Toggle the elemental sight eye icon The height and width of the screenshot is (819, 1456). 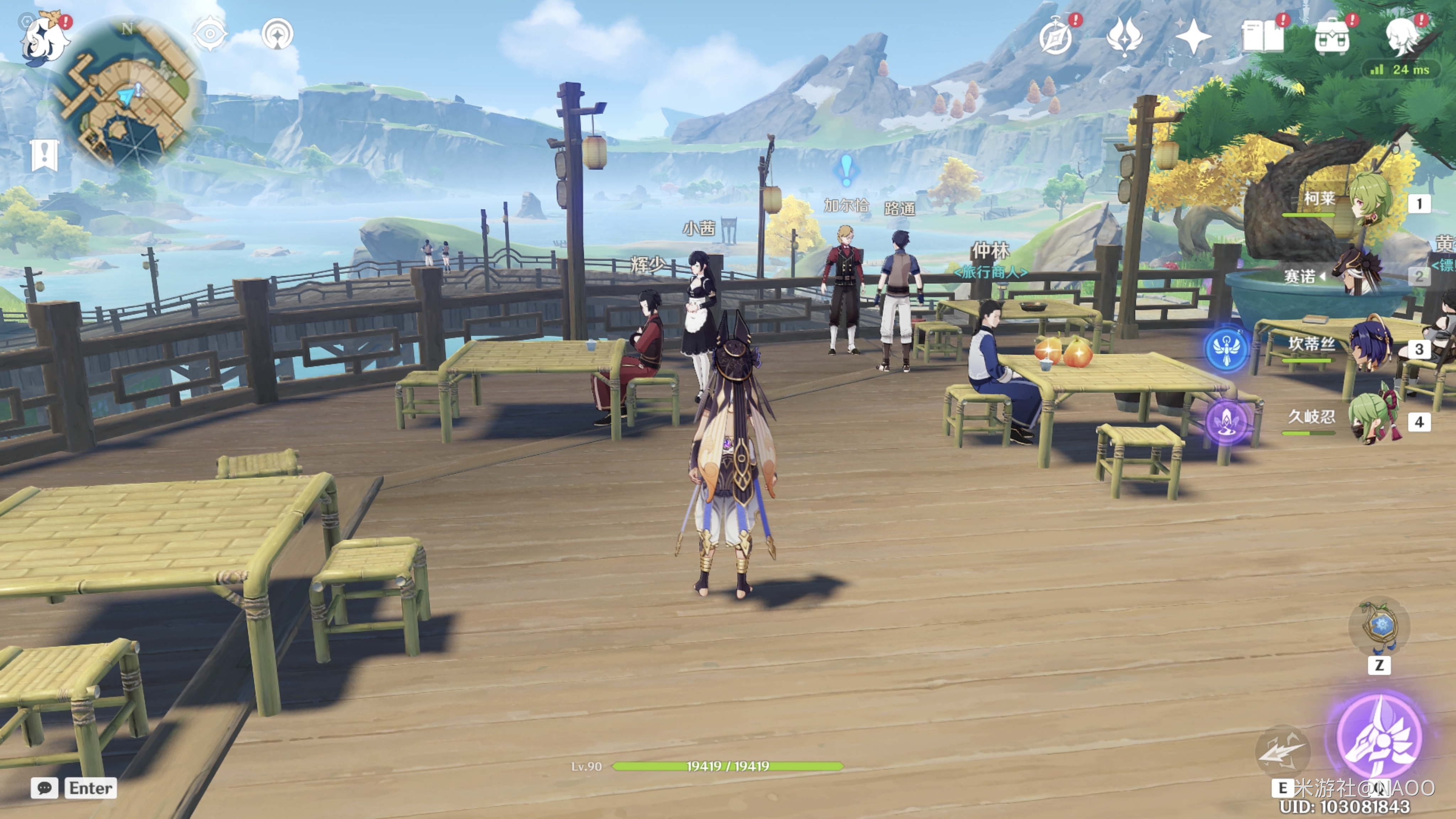coord(210,34)
